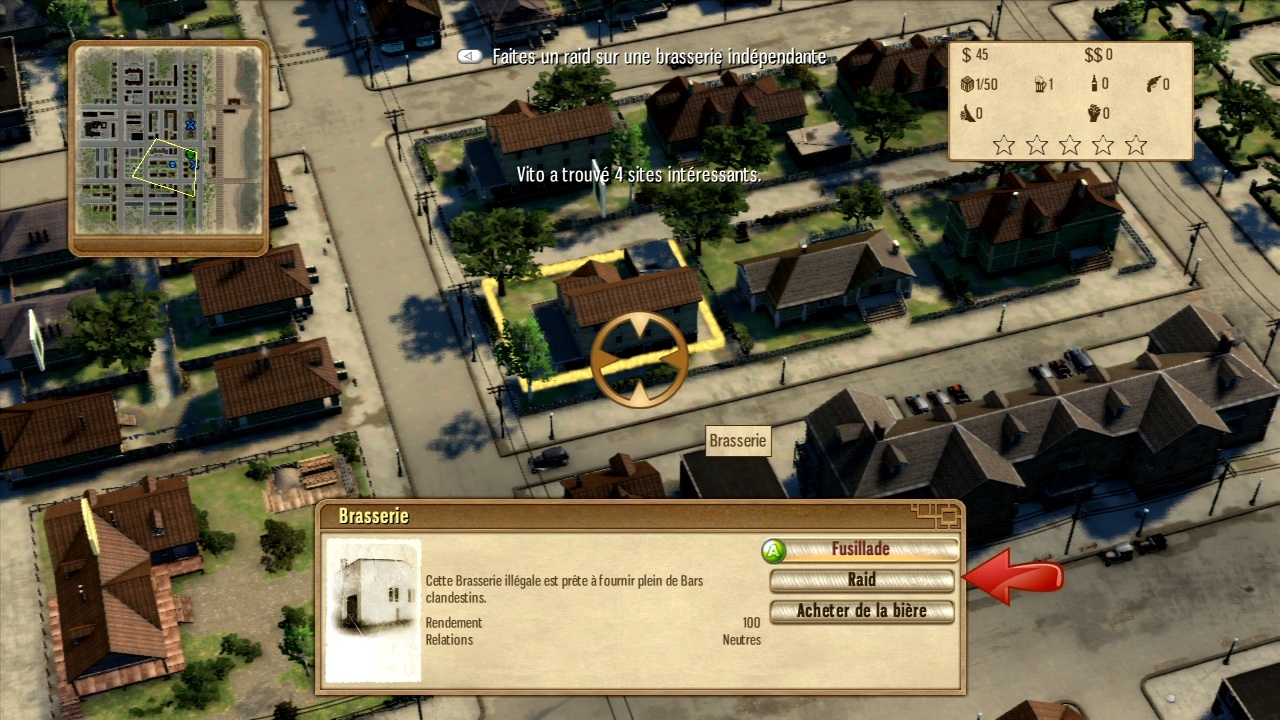Click the Brasserie building photo thumbnail
Screen dimensions: 1280x720
click(373, 610)
